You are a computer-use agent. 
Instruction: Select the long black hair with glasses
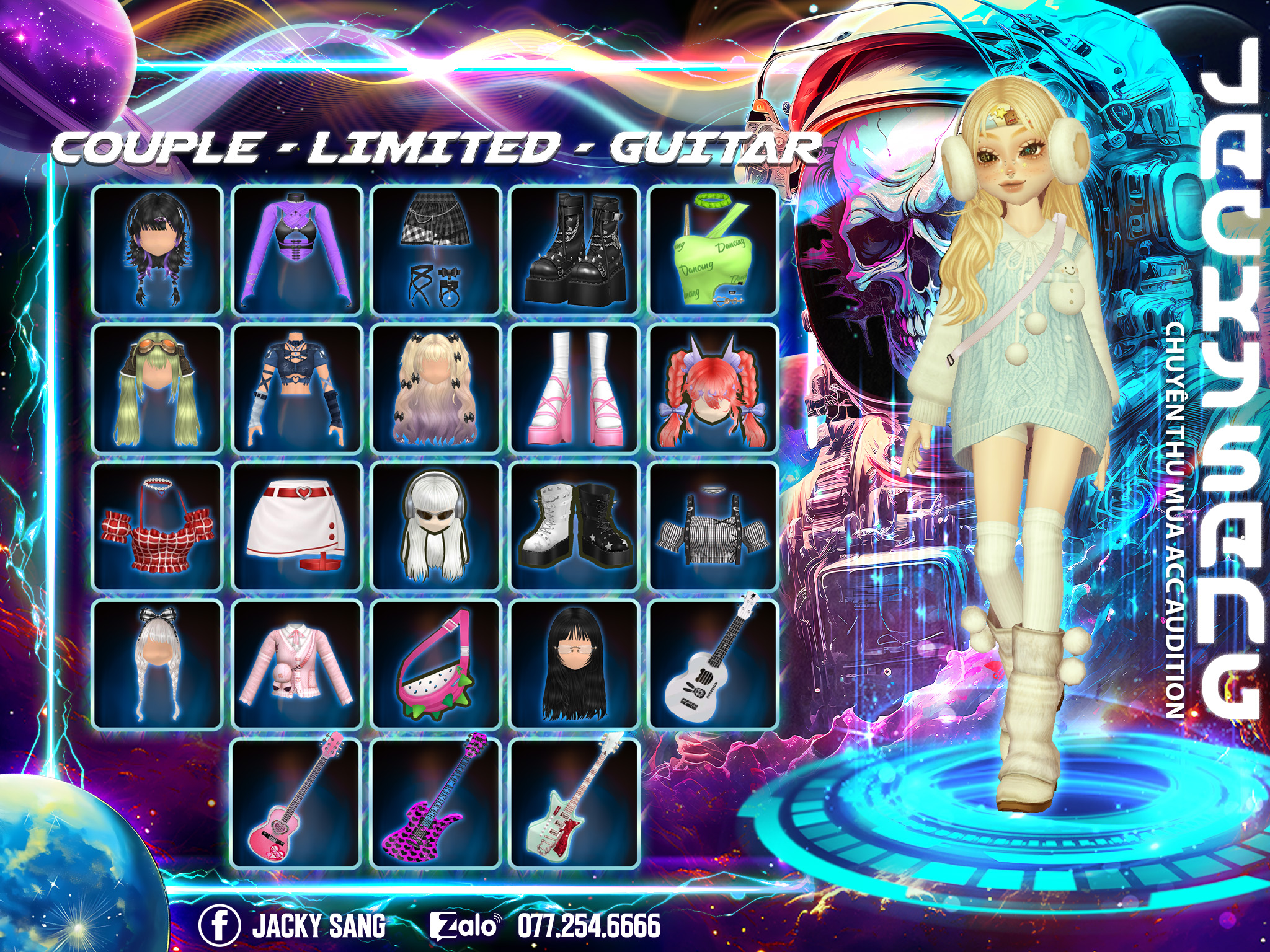coord(575,664)
